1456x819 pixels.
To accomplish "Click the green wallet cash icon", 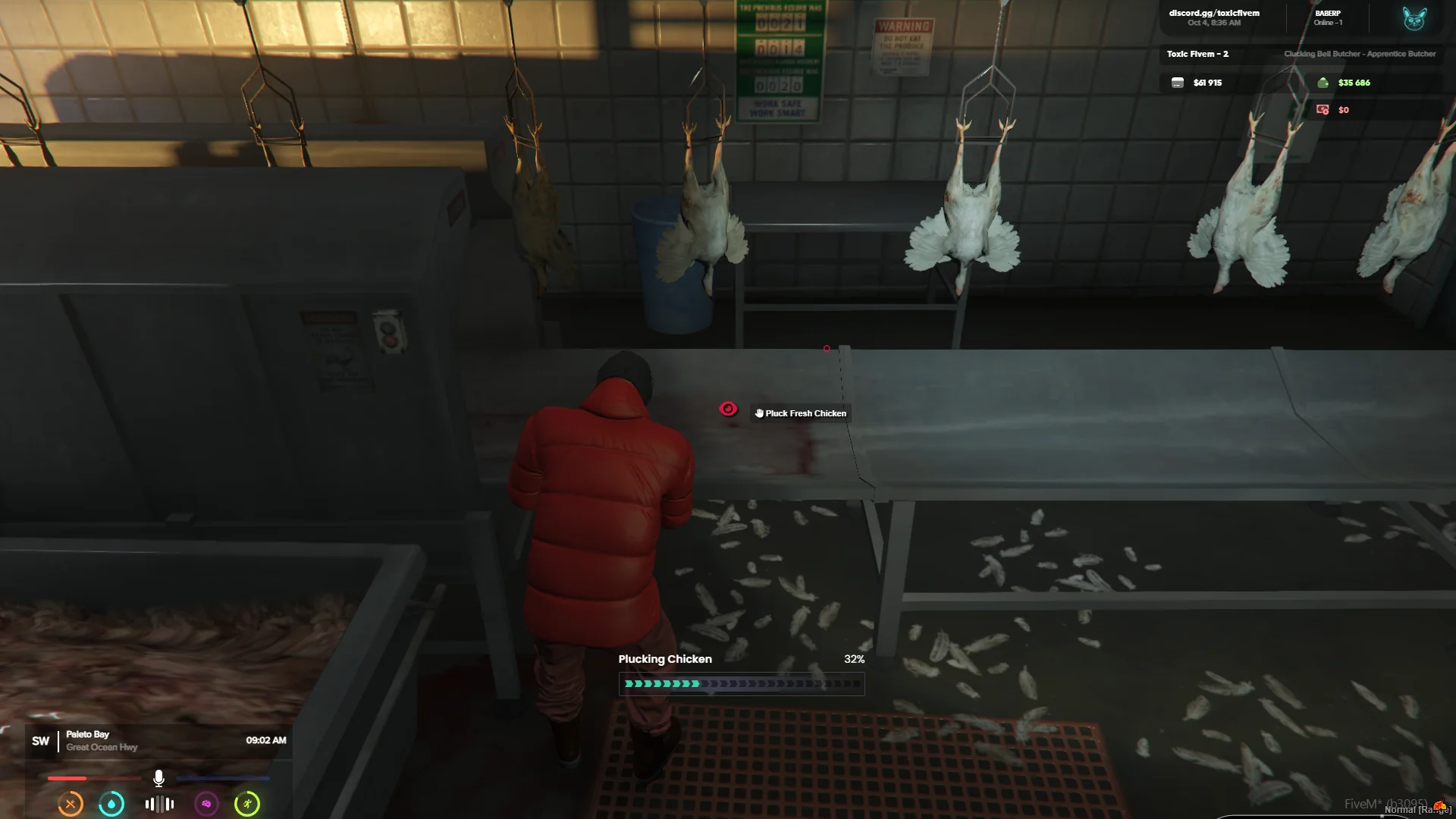I will [x=1323, y=83].
